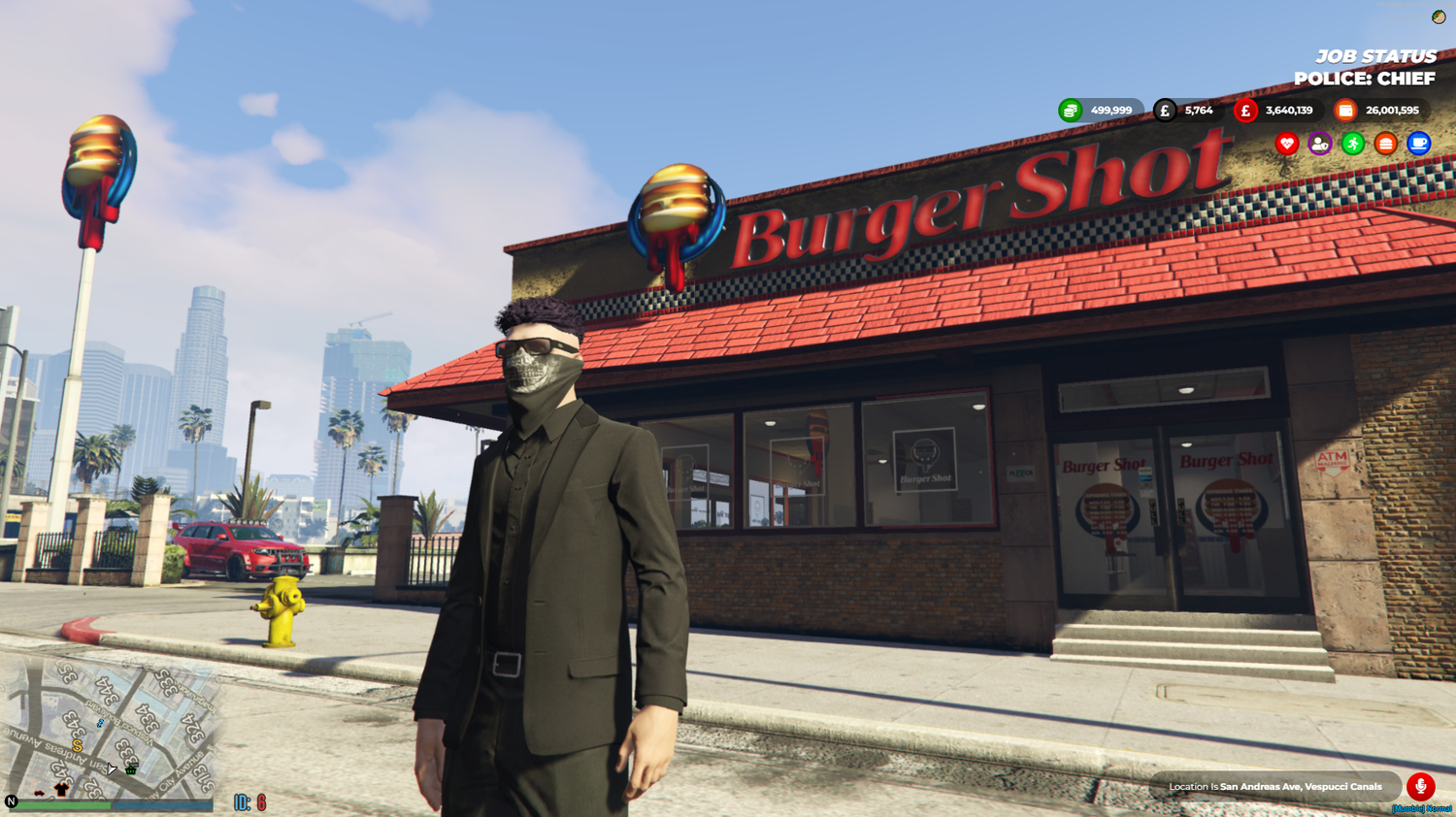1456x817 pixels.
Task: Select the black pound currency icon
Action: click(x=1165, y=111)
